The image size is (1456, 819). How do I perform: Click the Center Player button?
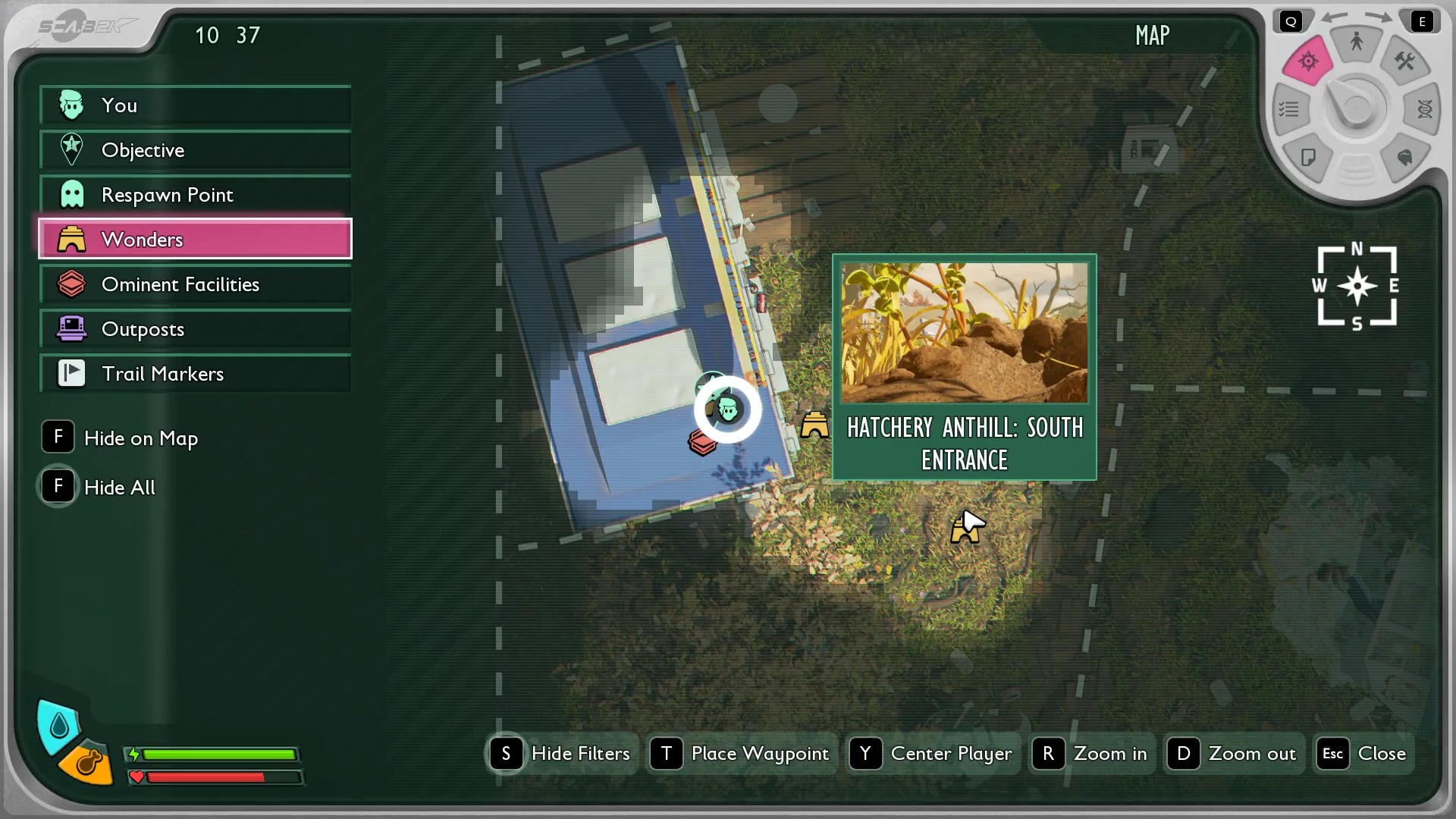[x=932, y=754]
